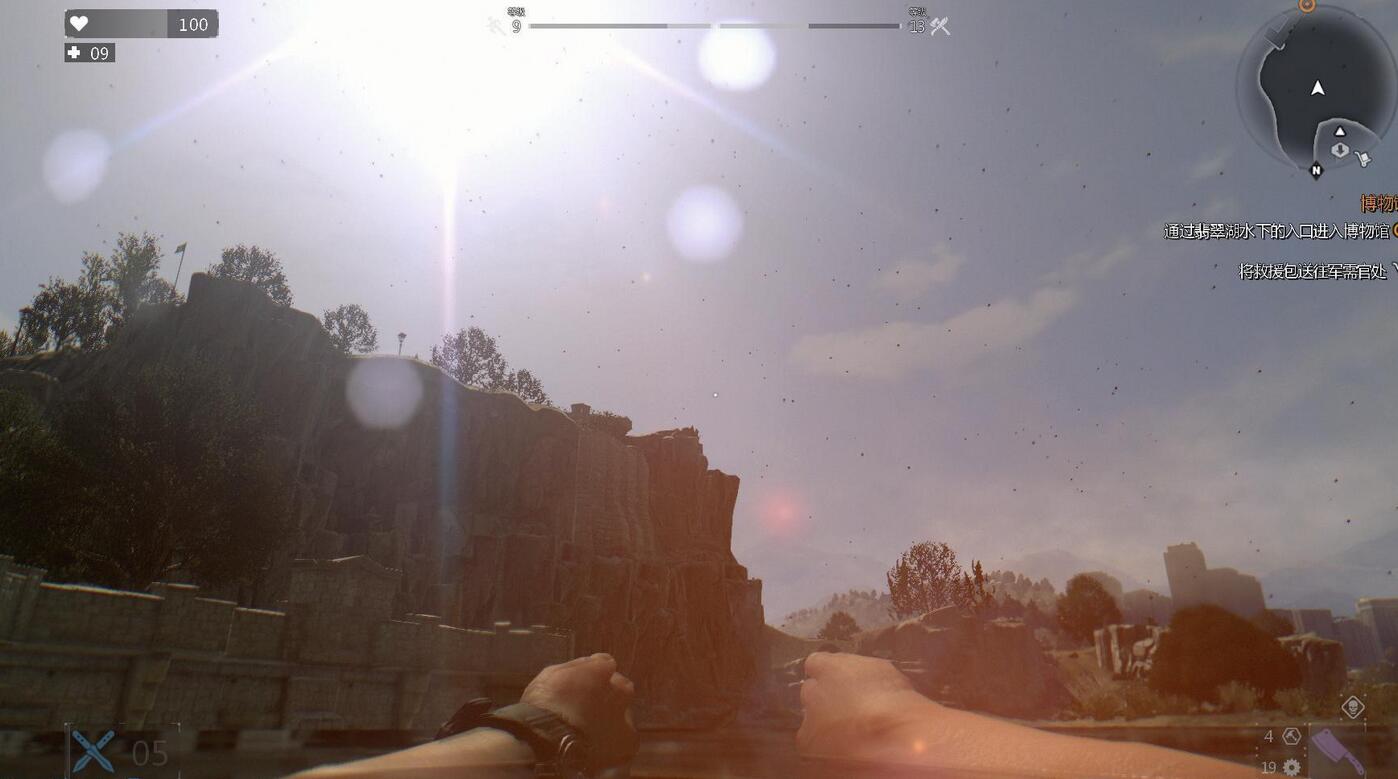Select the blue crossed-sticks item slot
This screenshot has width=1398, height=779.
click(x=93, y=751)
